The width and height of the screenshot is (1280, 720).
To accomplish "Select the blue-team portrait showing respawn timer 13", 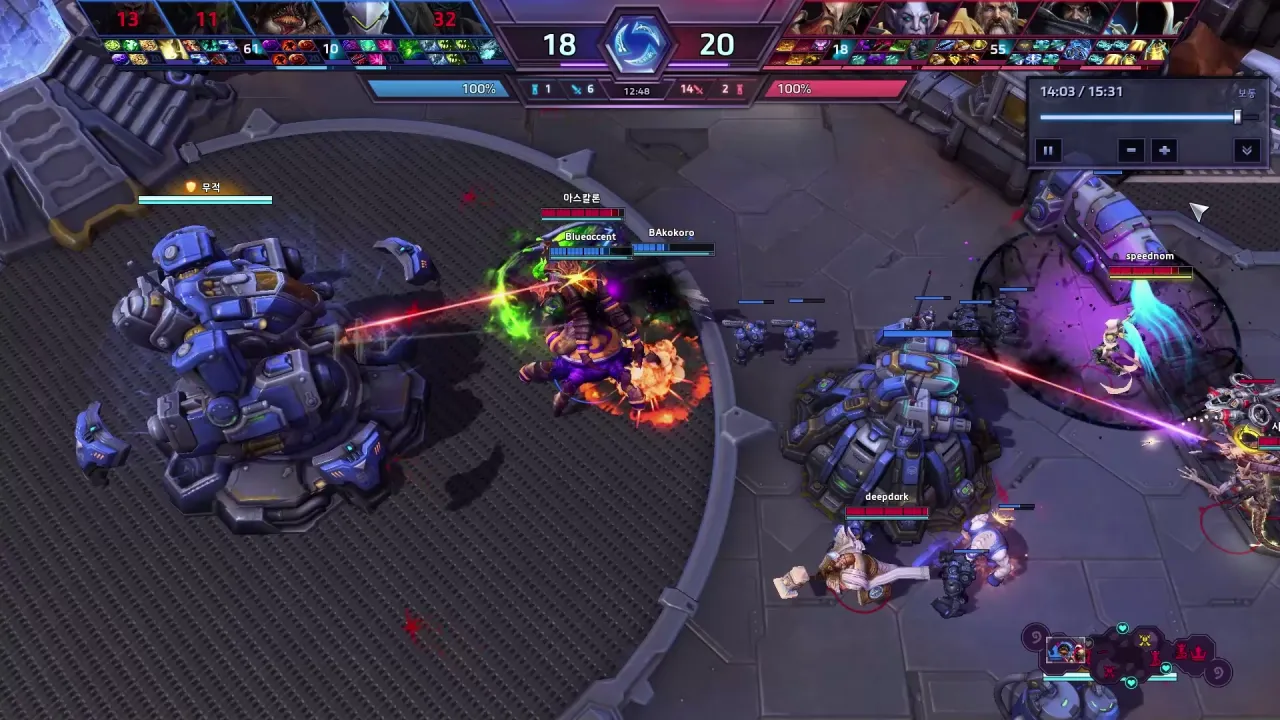I will pos(129,19).
